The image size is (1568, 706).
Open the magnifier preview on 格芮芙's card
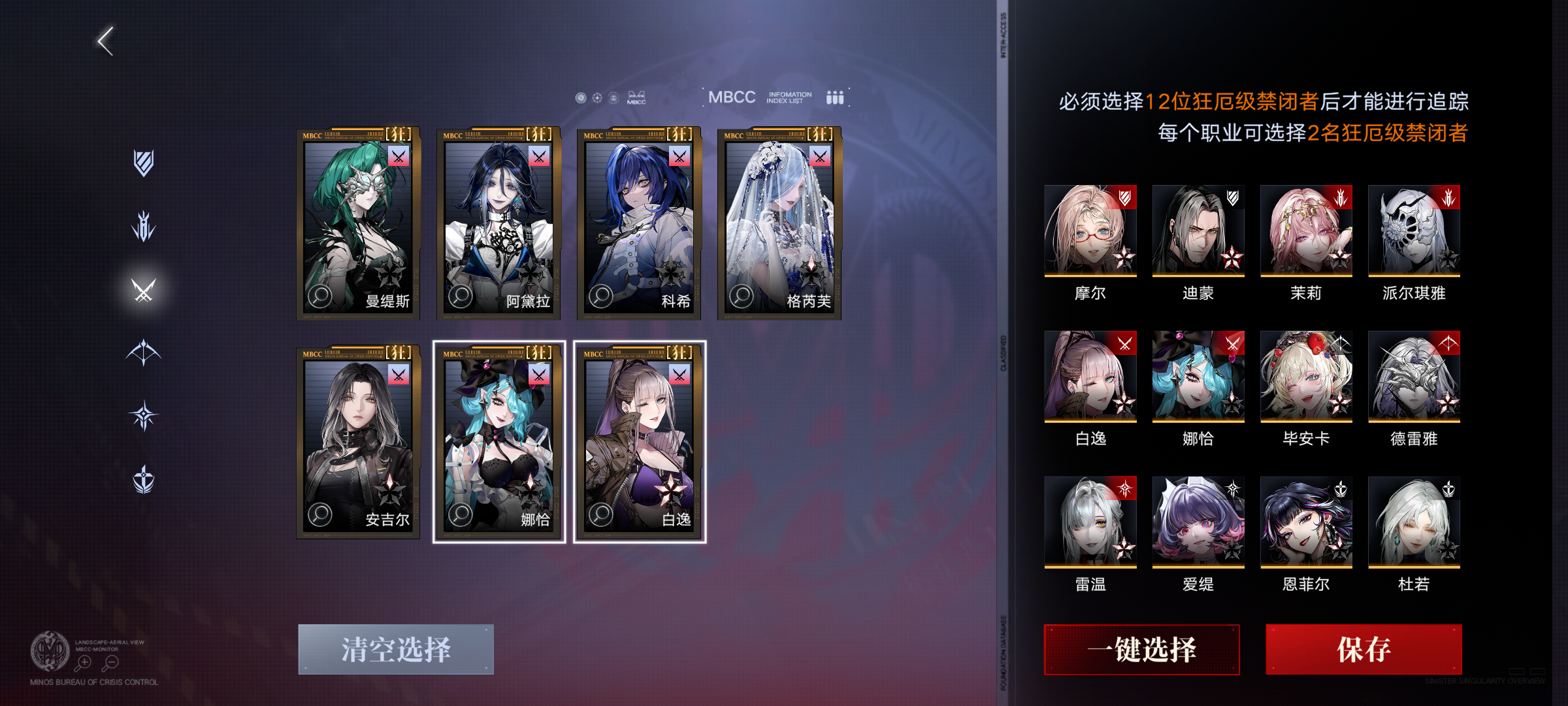[x=741, y=297]
